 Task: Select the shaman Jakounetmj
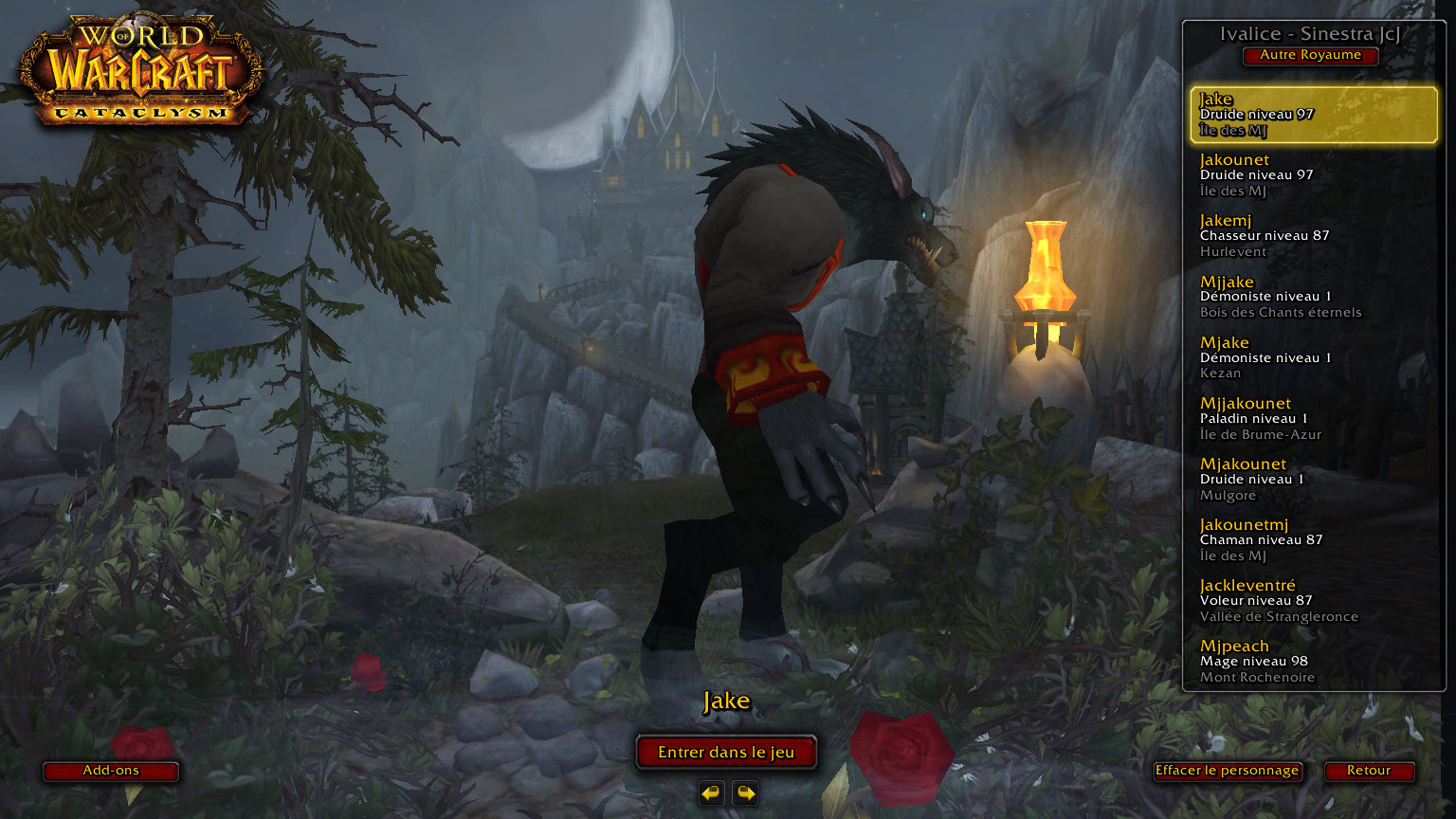pos(1313,539)
